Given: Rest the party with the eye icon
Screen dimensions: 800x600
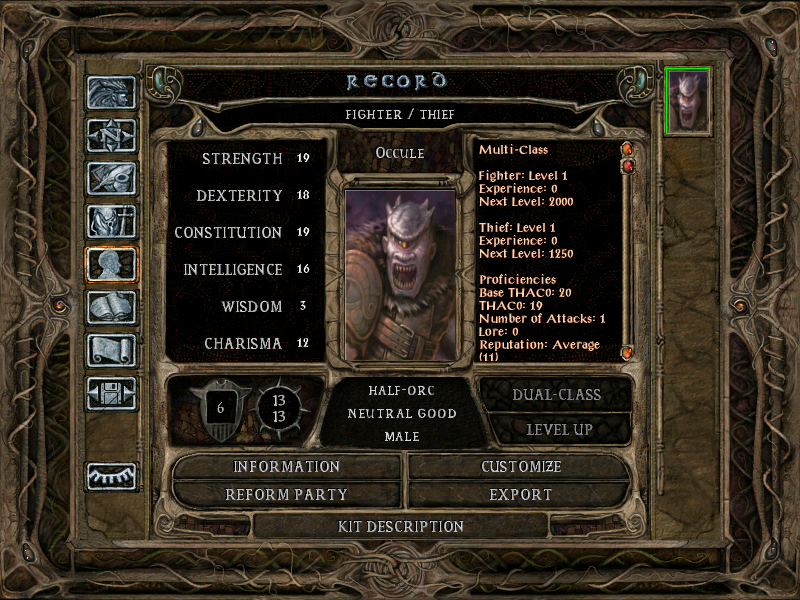Looking at the screenshot, I should pos(111,478).
